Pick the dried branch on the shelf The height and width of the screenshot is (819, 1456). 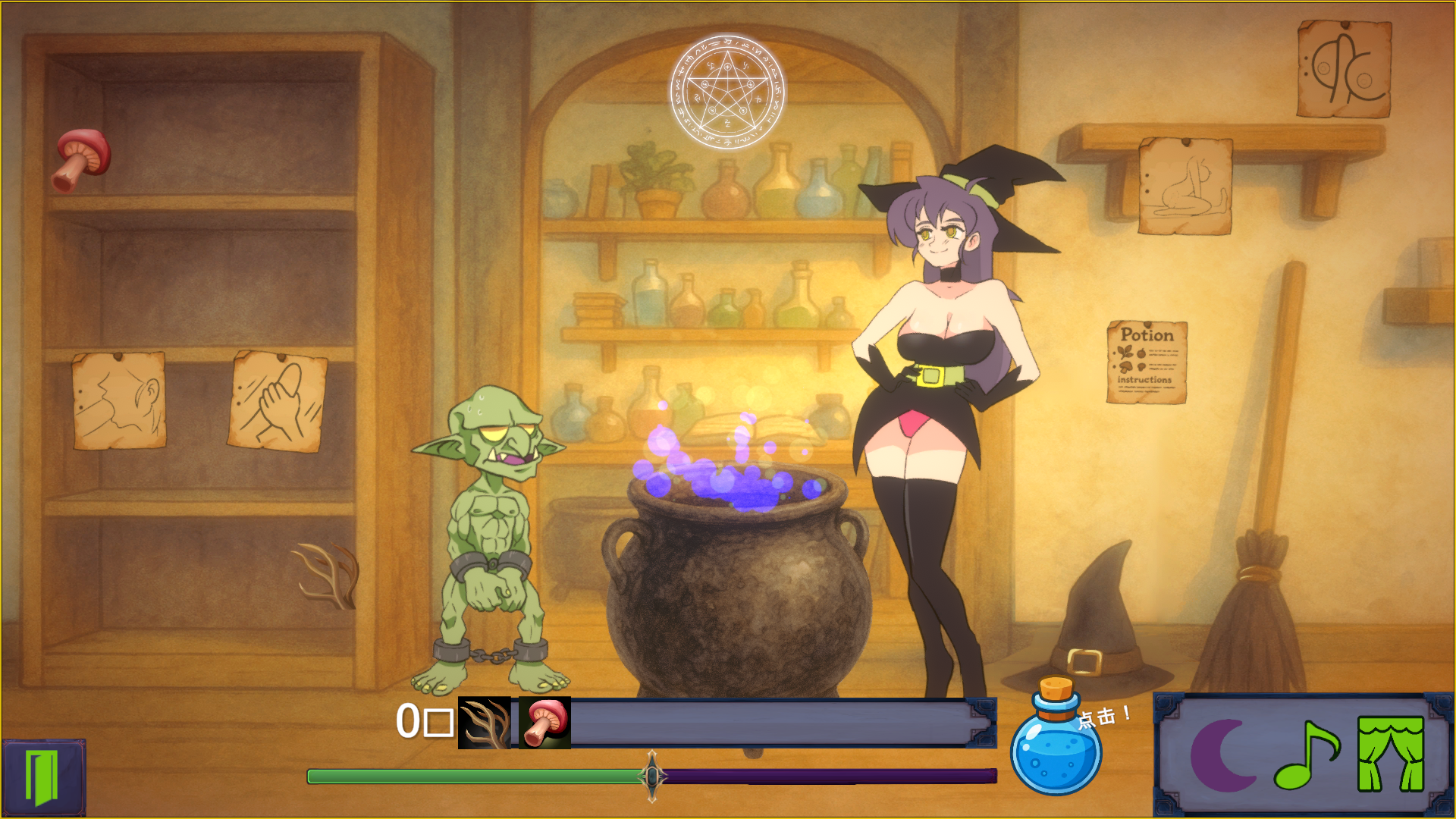coord(328,576)
